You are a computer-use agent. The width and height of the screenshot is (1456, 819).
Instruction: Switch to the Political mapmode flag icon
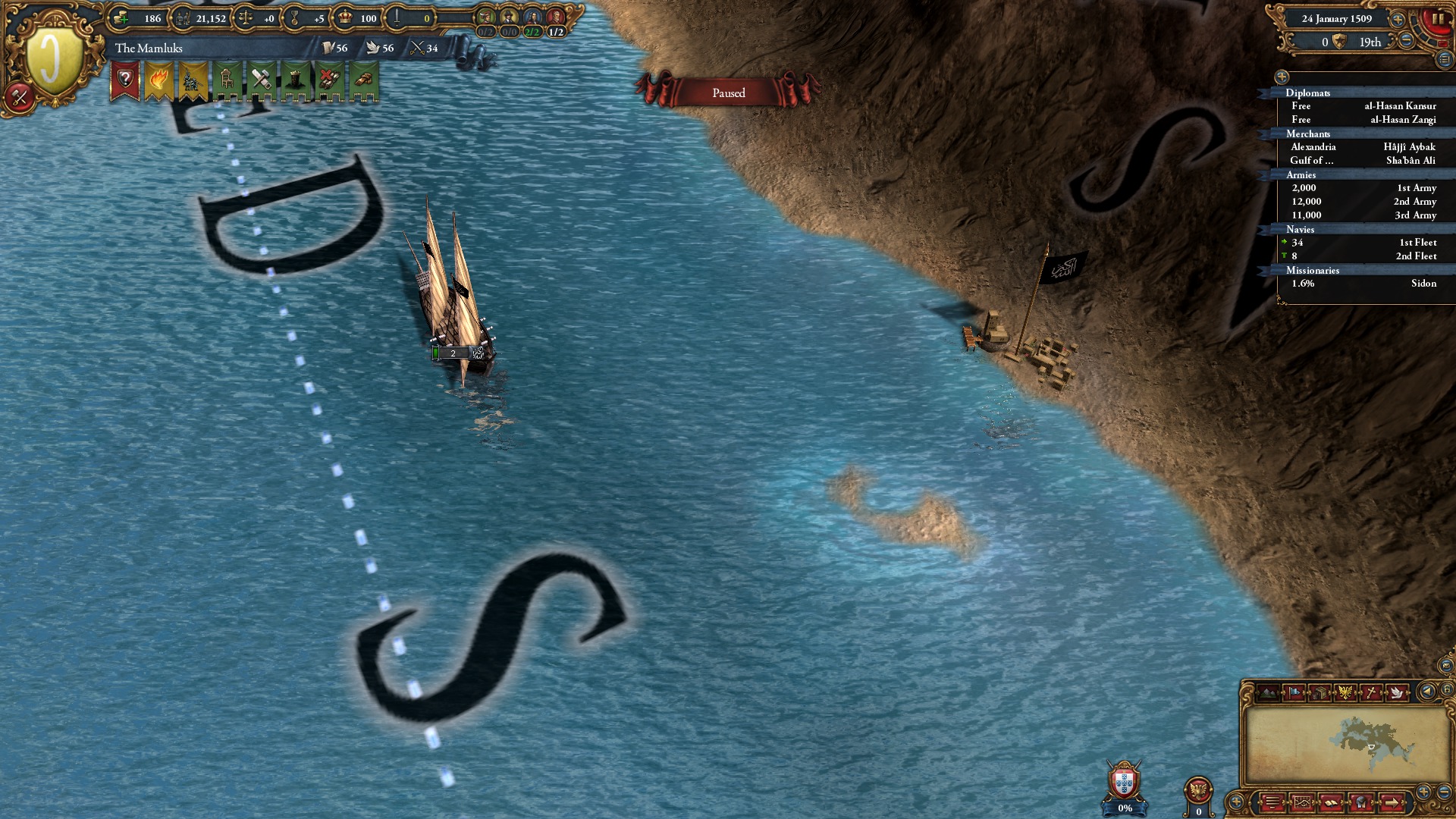[1294, 692]
